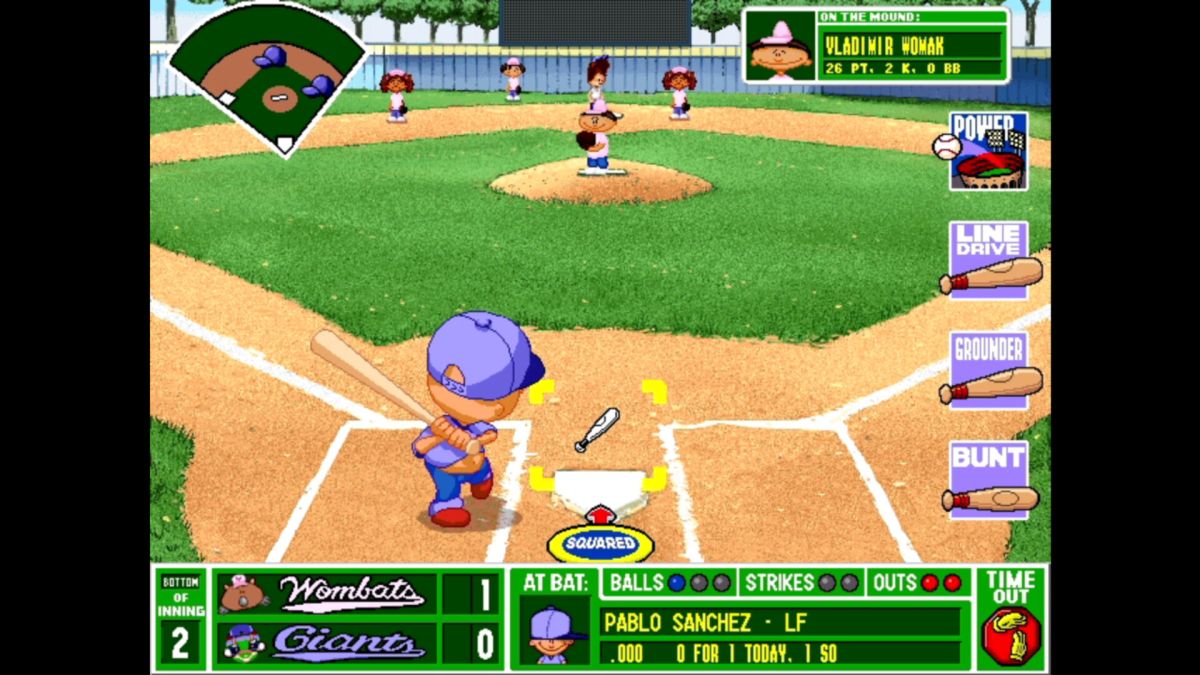Select the Bunt batting option

989,480
